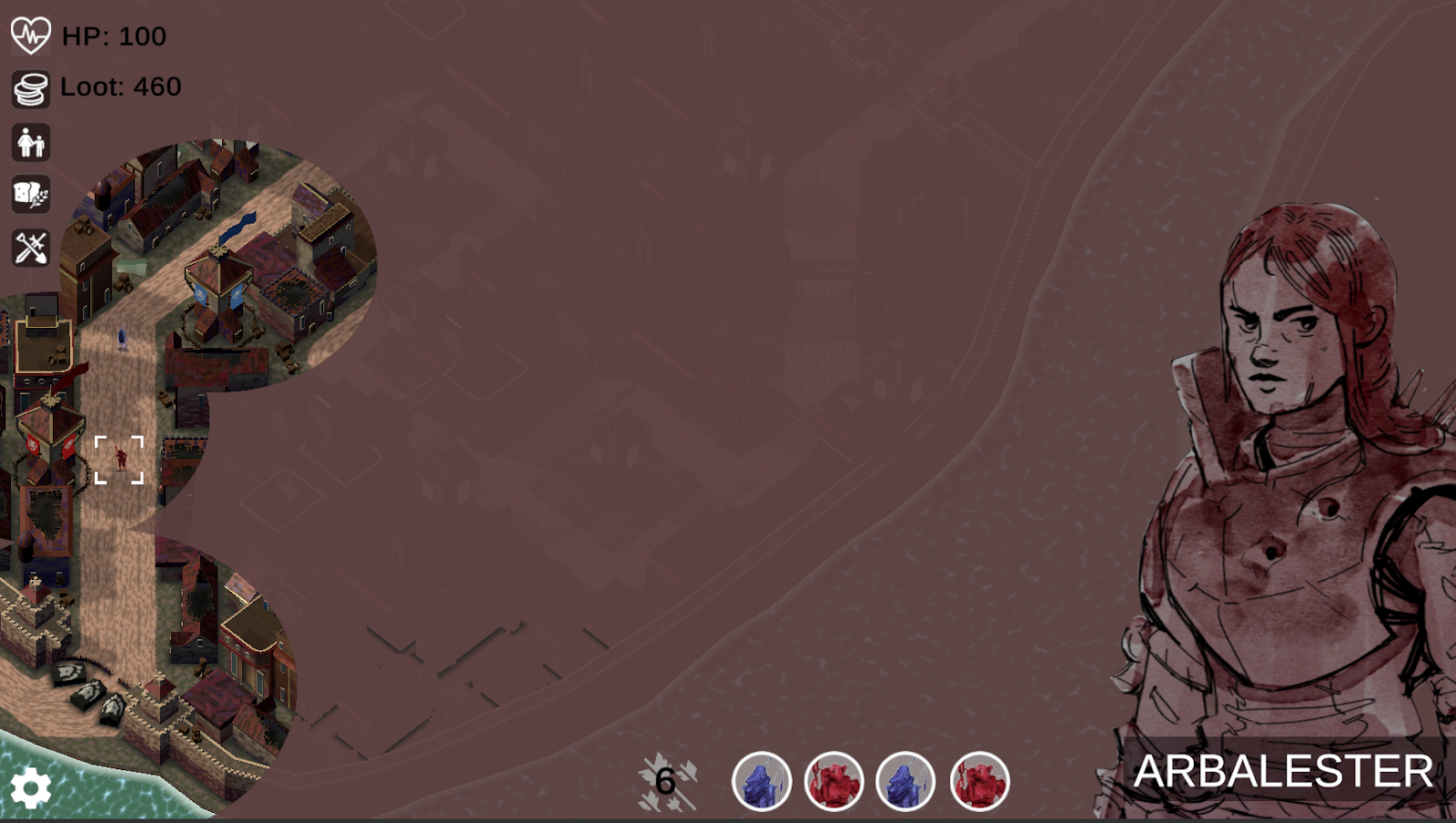Select the bread and wheat food icon

click(x=31, y=195)
